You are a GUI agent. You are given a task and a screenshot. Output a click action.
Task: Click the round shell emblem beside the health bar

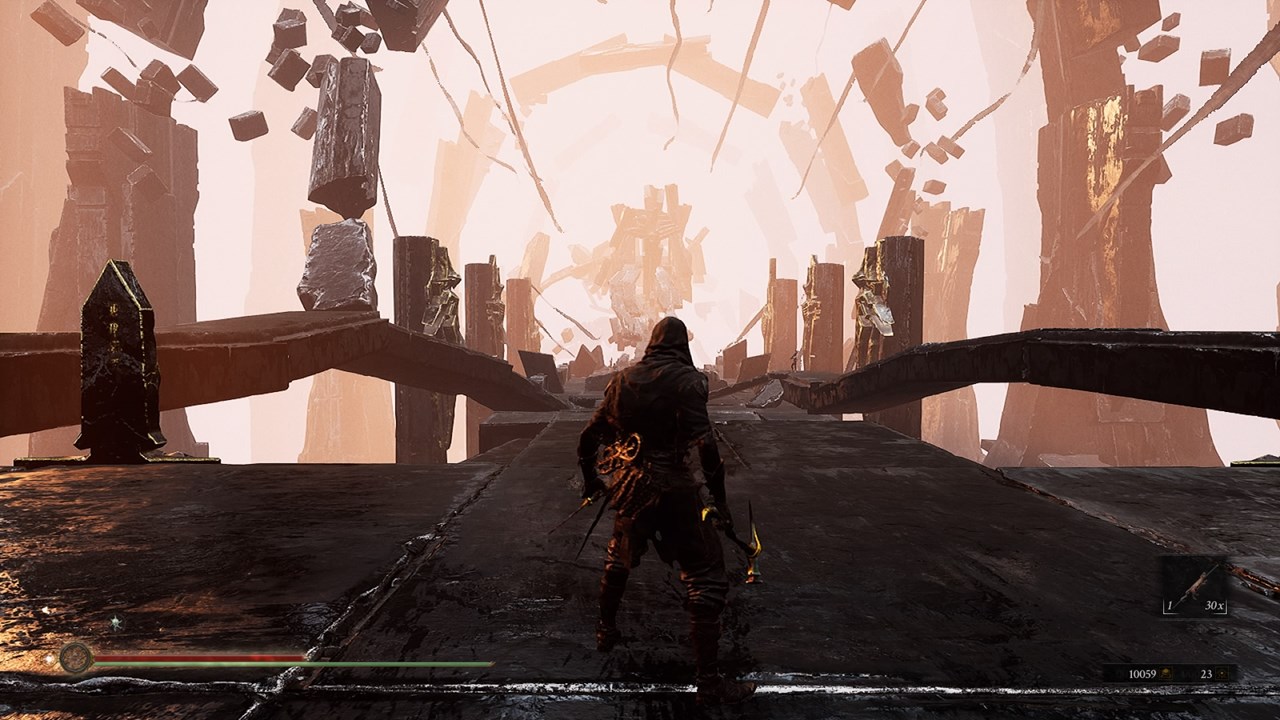(x=76, y=657)
